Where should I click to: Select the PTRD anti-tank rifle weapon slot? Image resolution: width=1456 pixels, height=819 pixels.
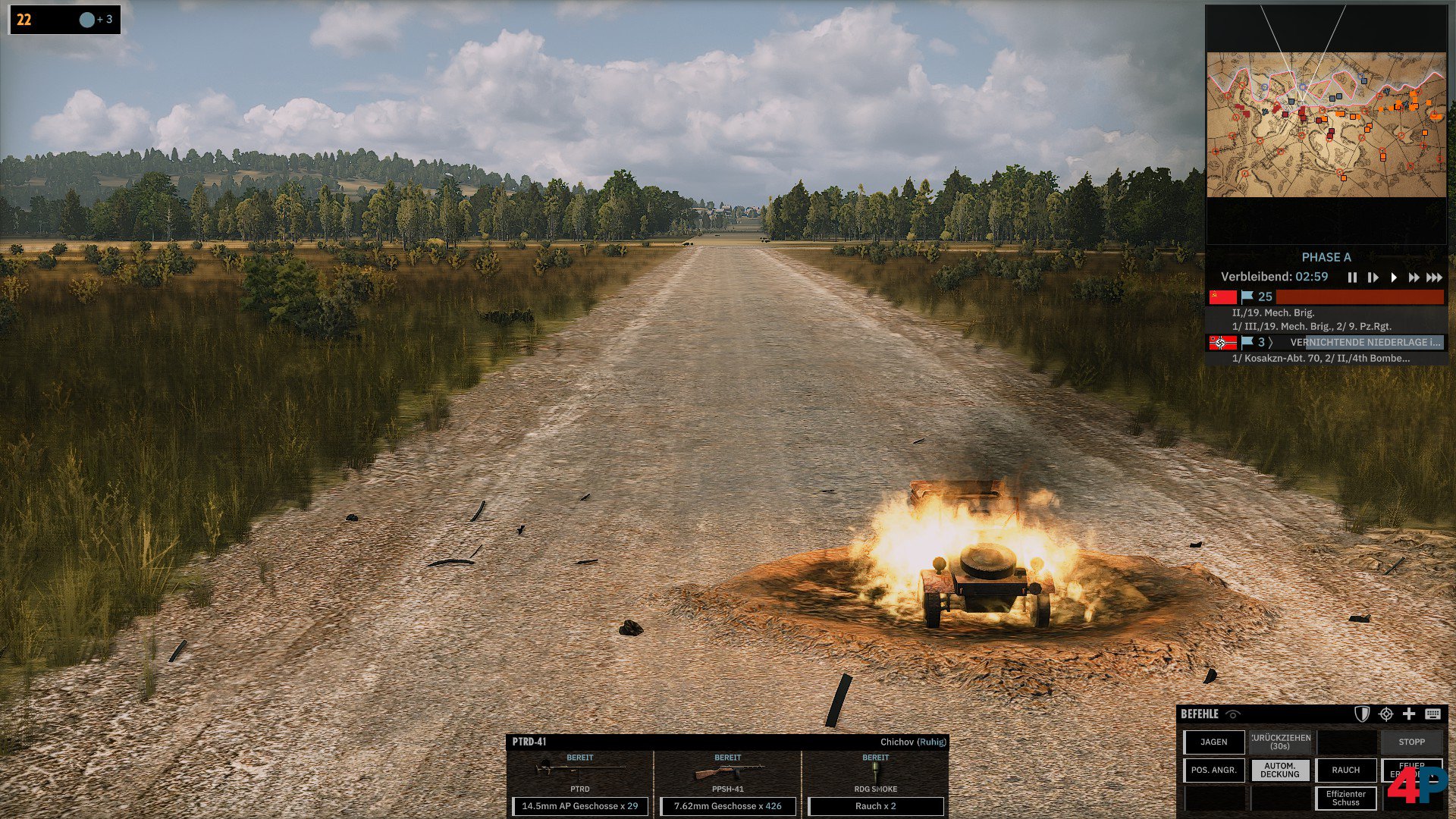(x=580, y=773)
